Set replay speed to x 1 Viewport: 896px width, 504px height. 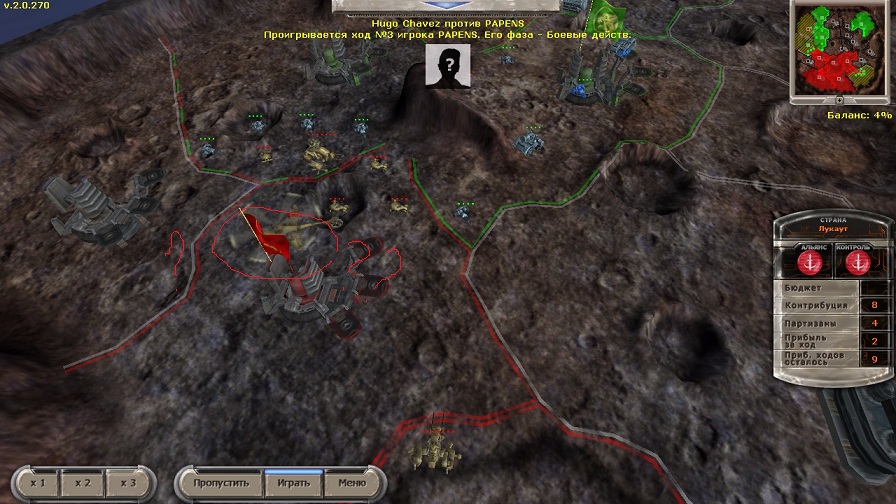tap(38, 483)
